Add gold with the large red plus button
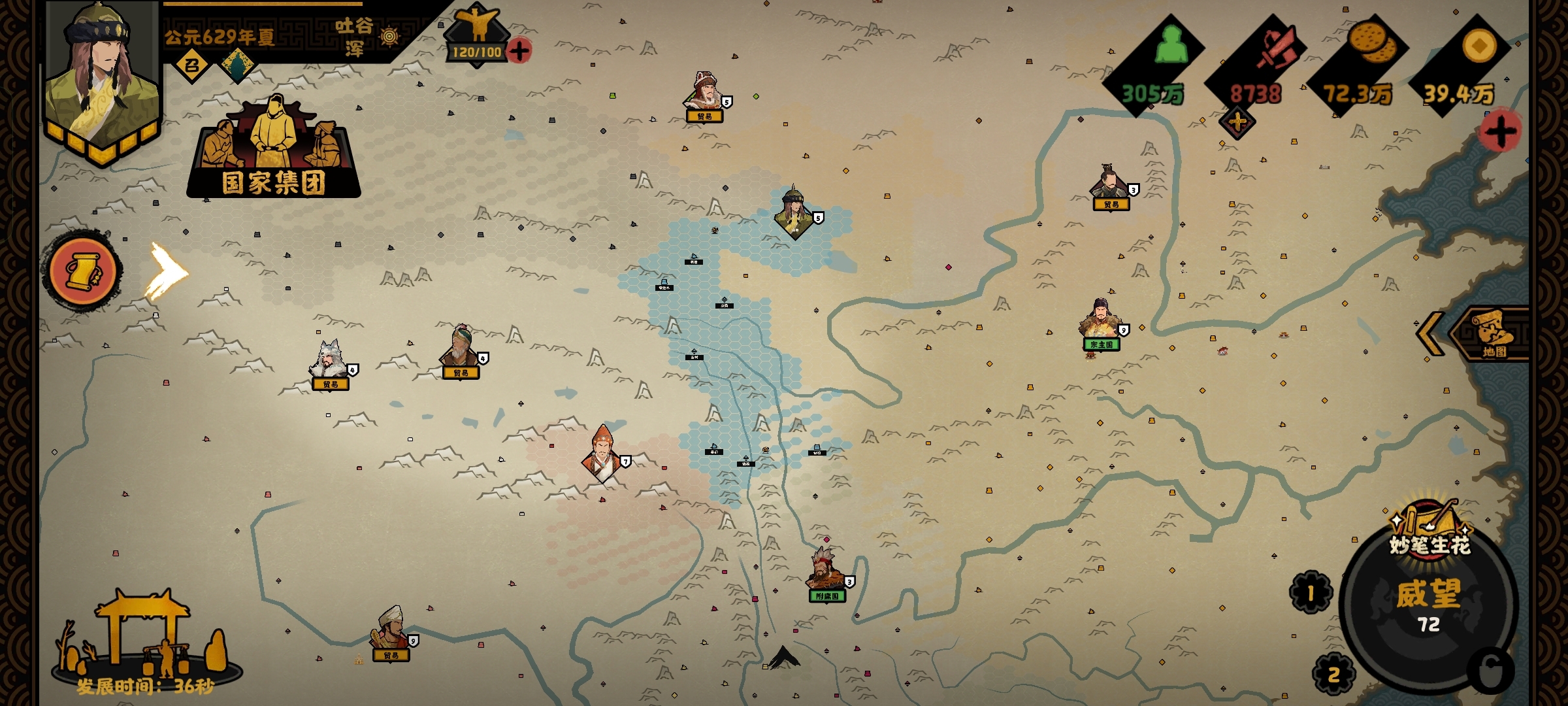 coord(1501,132)
